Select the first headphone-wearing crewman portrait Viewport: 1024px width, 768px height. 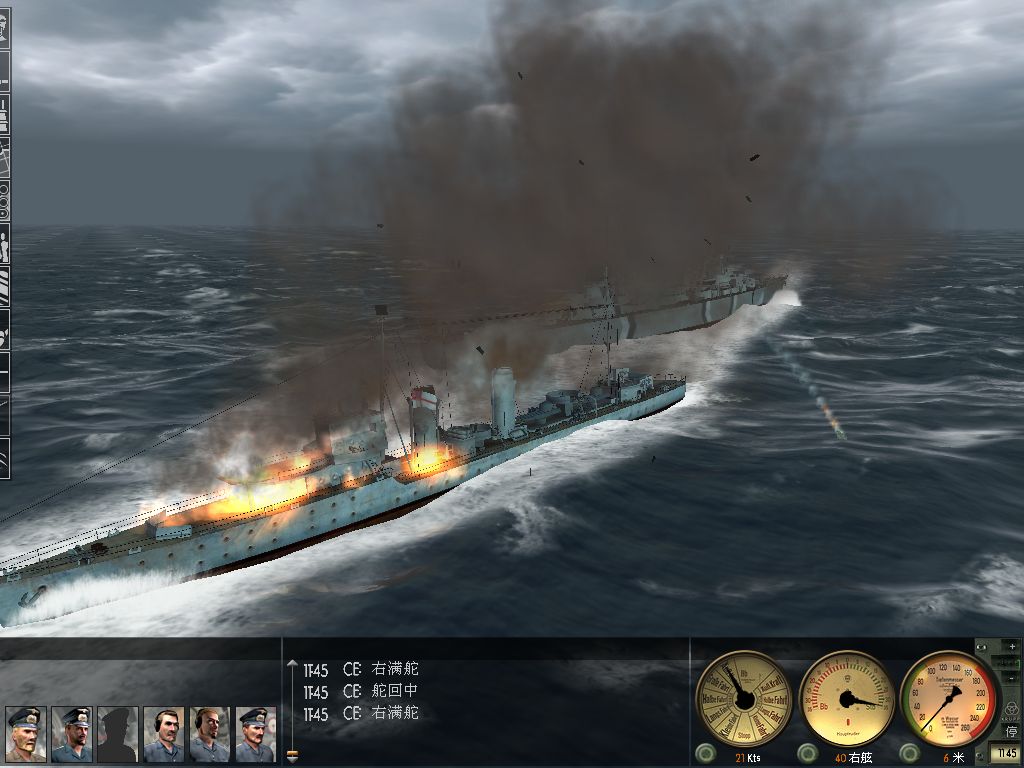point(163,734)
